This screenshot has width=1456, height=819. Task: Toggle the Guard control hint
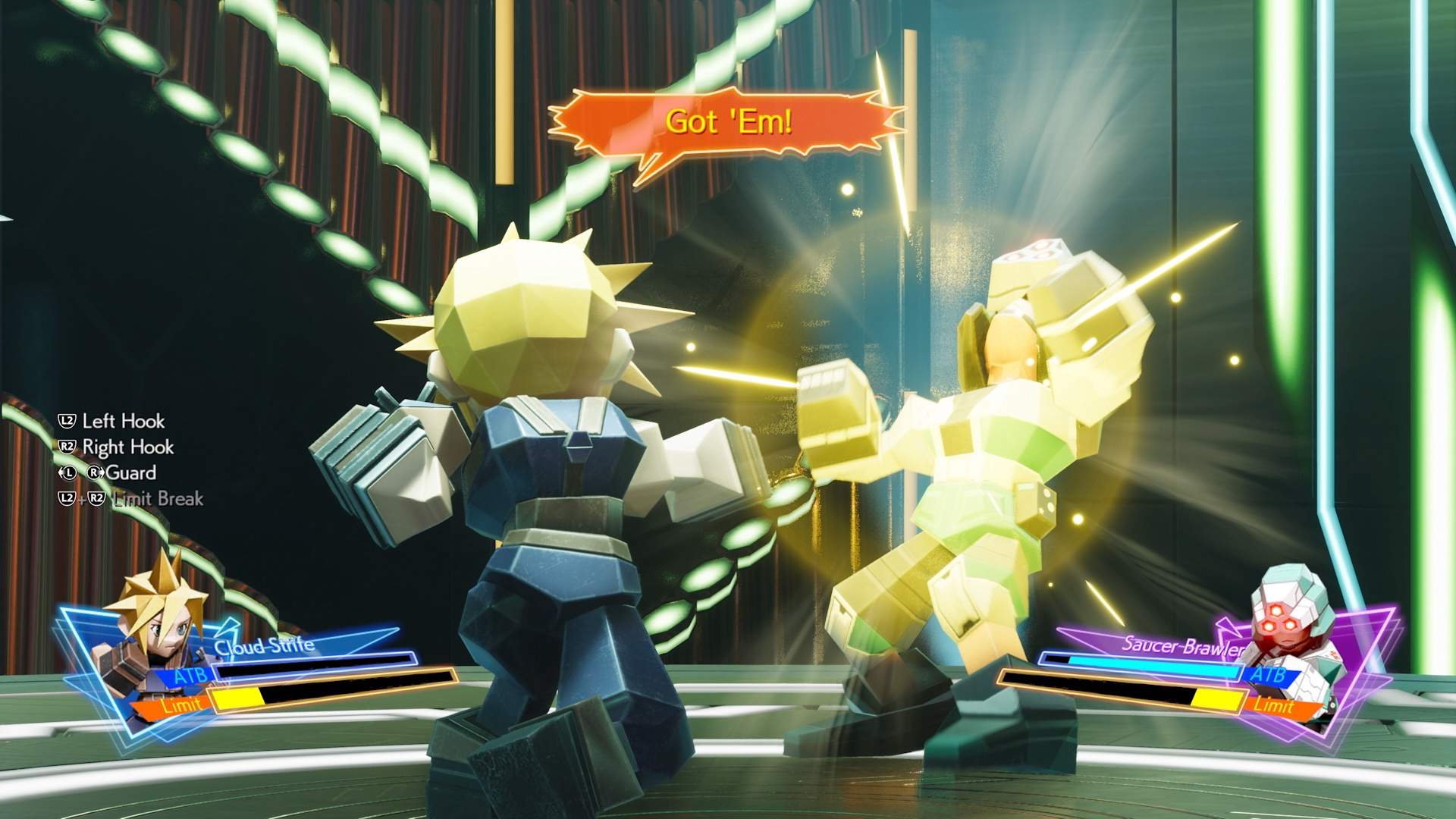[133, 472]
